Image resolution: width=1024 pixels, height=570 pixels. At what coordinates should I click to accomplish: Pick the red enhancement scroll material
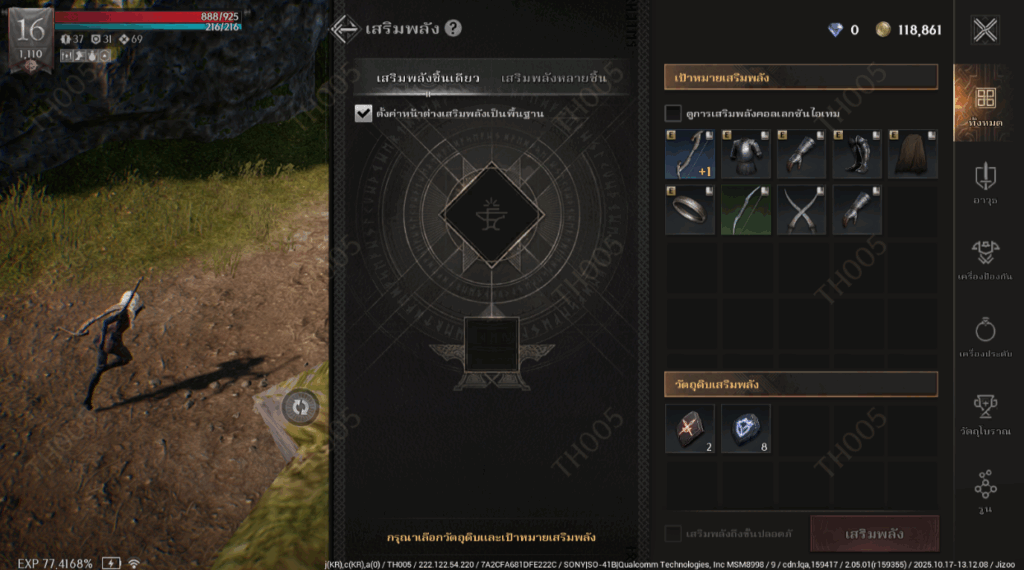click(x=690, y=428)
